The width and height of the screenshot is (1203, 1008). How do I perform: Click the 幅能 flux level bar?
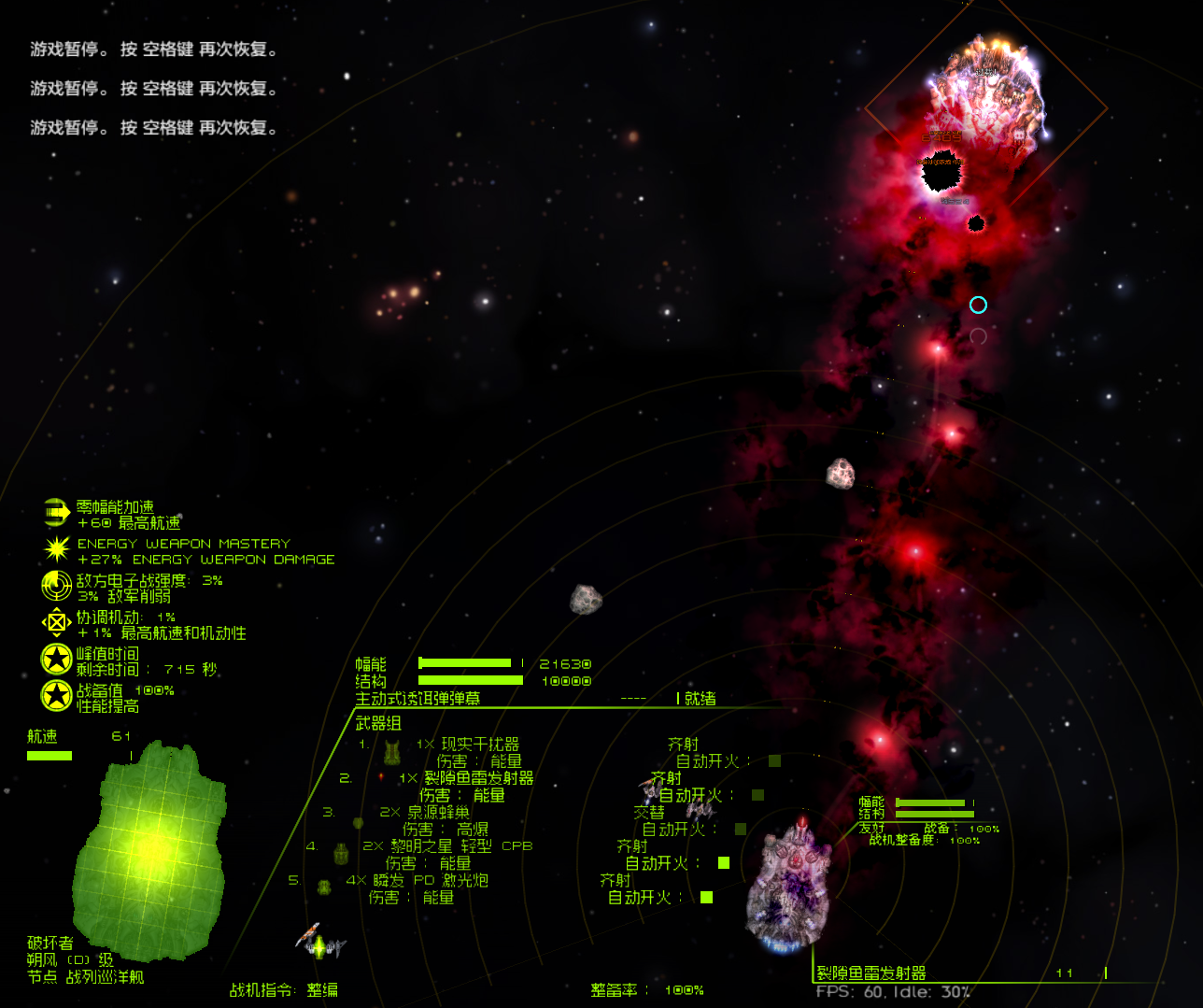467,663
